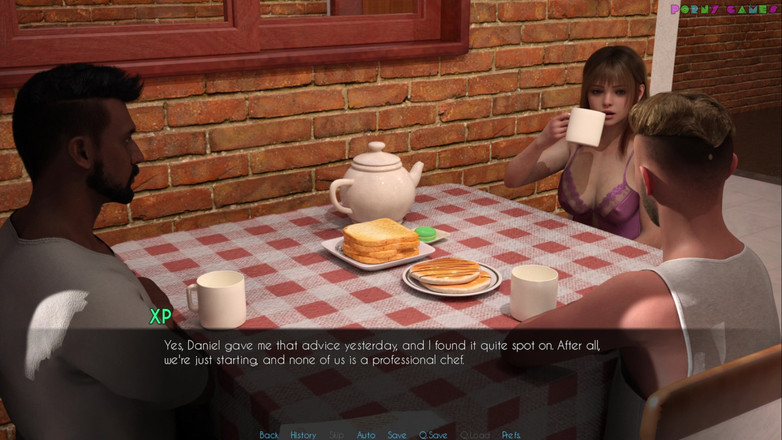Open the Save game menu

tap(397, 435)
